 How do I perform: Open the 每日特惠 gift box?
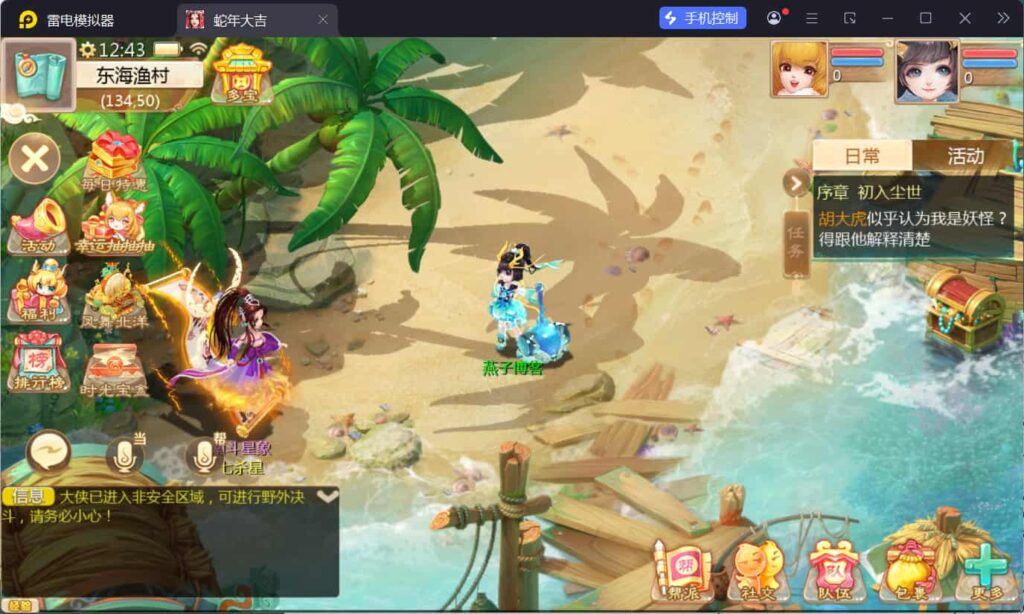[x=116, y=162]
